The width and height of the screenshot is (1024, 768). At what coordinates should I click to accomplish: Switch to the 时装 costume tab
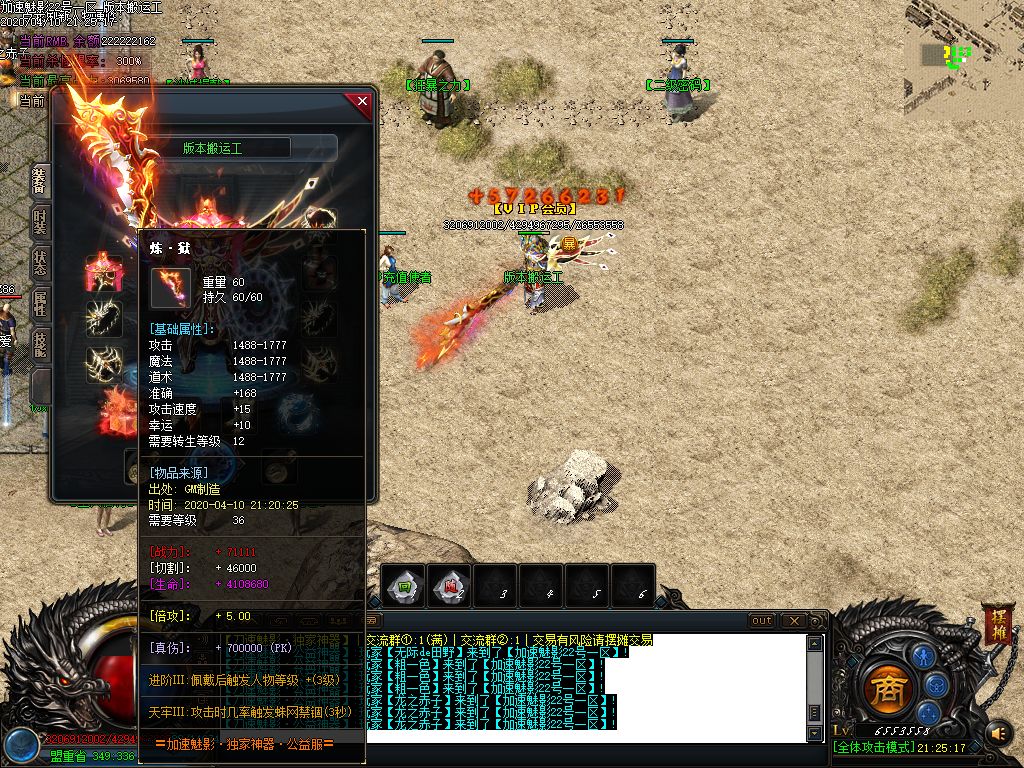tap(40, 221)
